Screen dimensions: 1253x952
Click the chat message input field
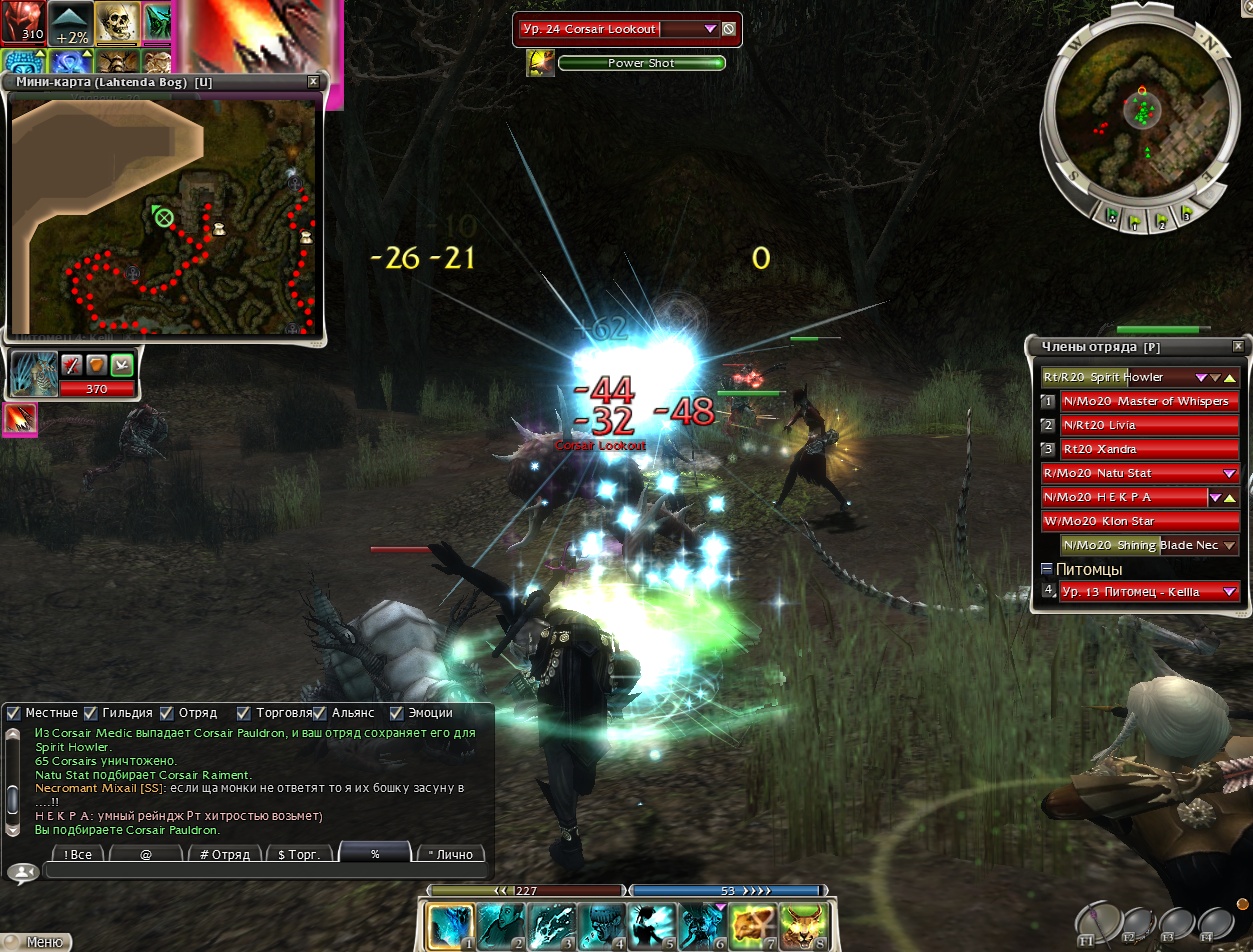[x=265, y=872]
